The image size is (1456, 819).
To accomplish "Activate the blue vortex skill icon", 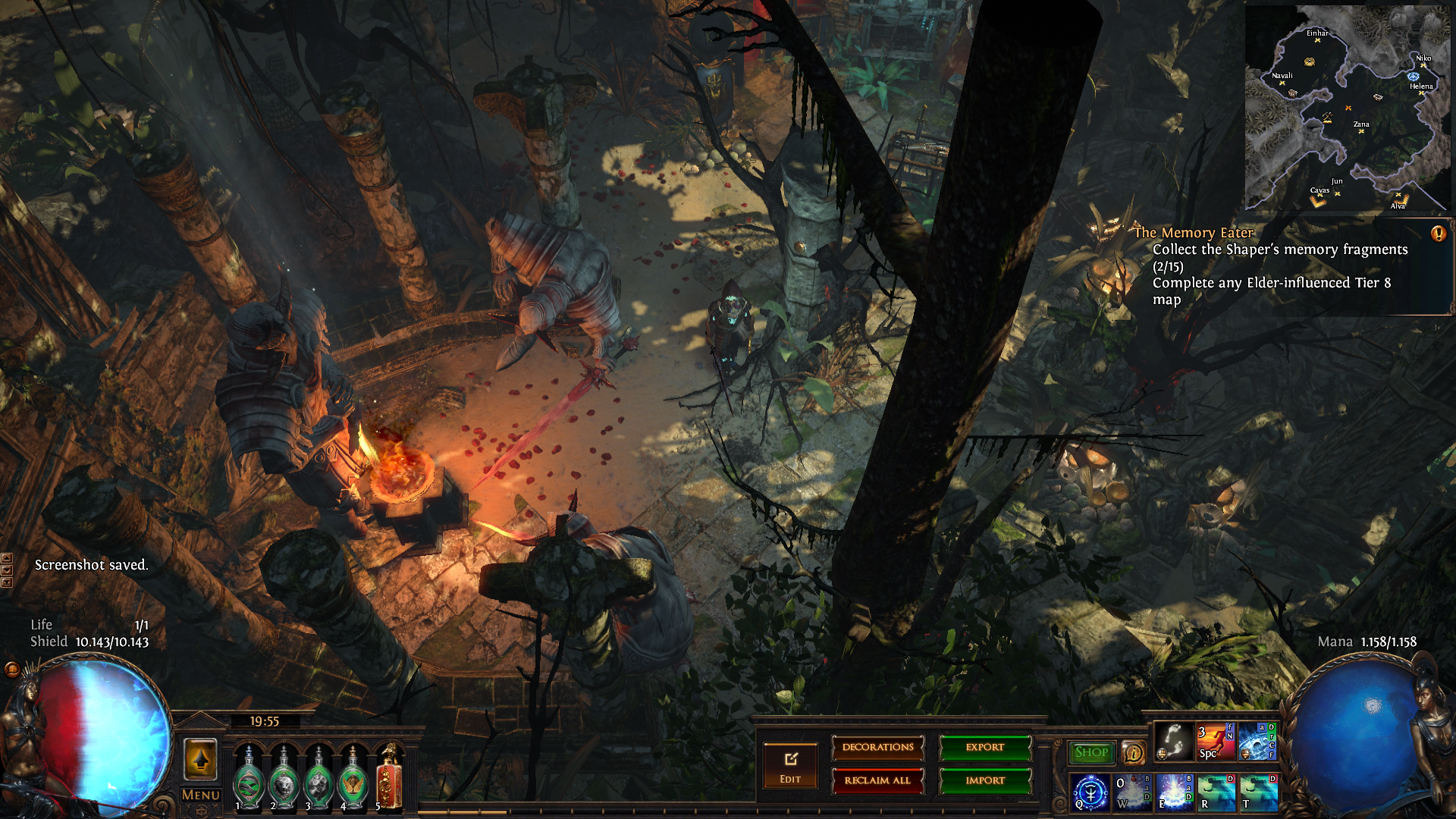I will (1257, 742).
